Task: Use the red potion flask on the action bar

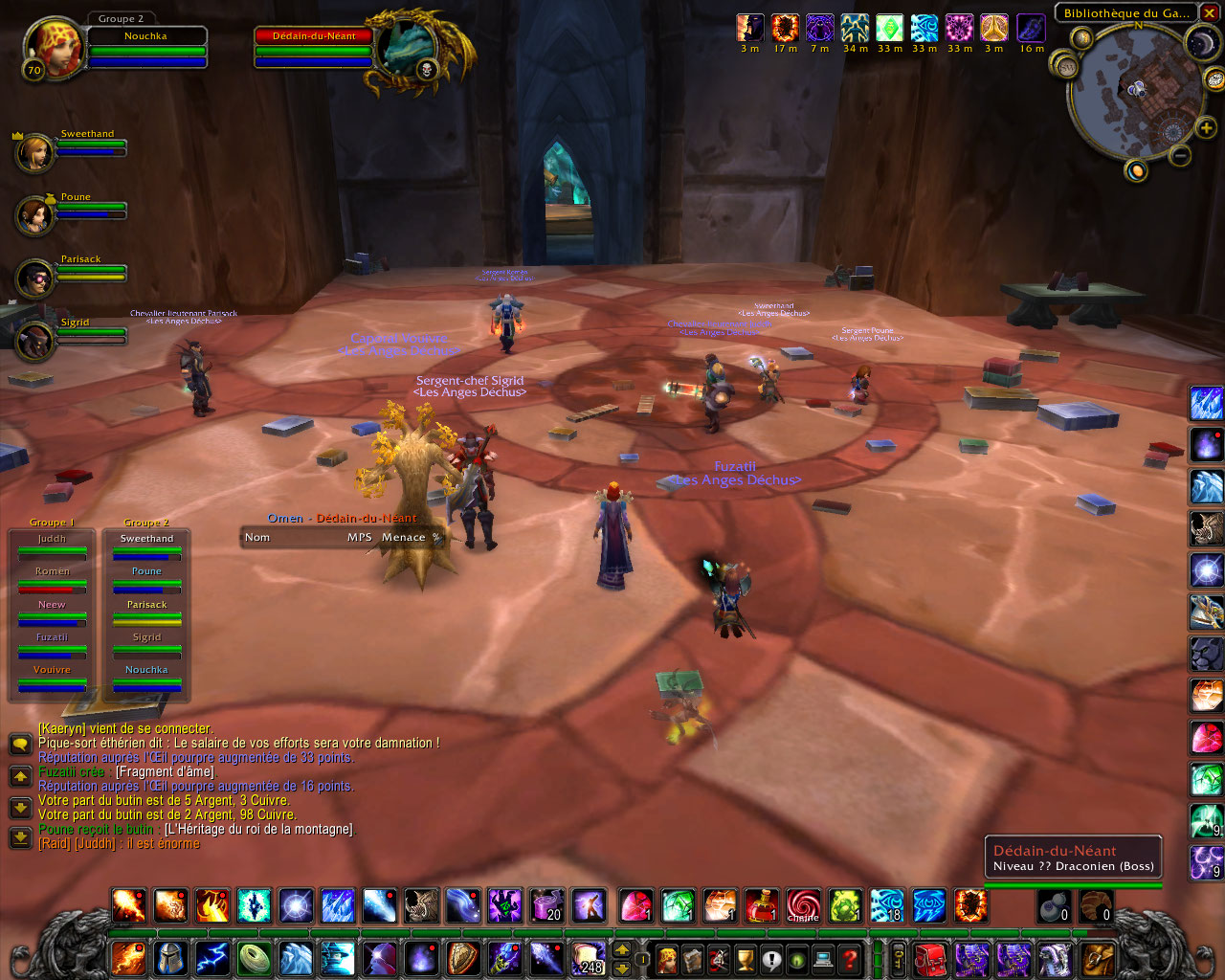Action: pyautogui.click(x=762, y=904)
